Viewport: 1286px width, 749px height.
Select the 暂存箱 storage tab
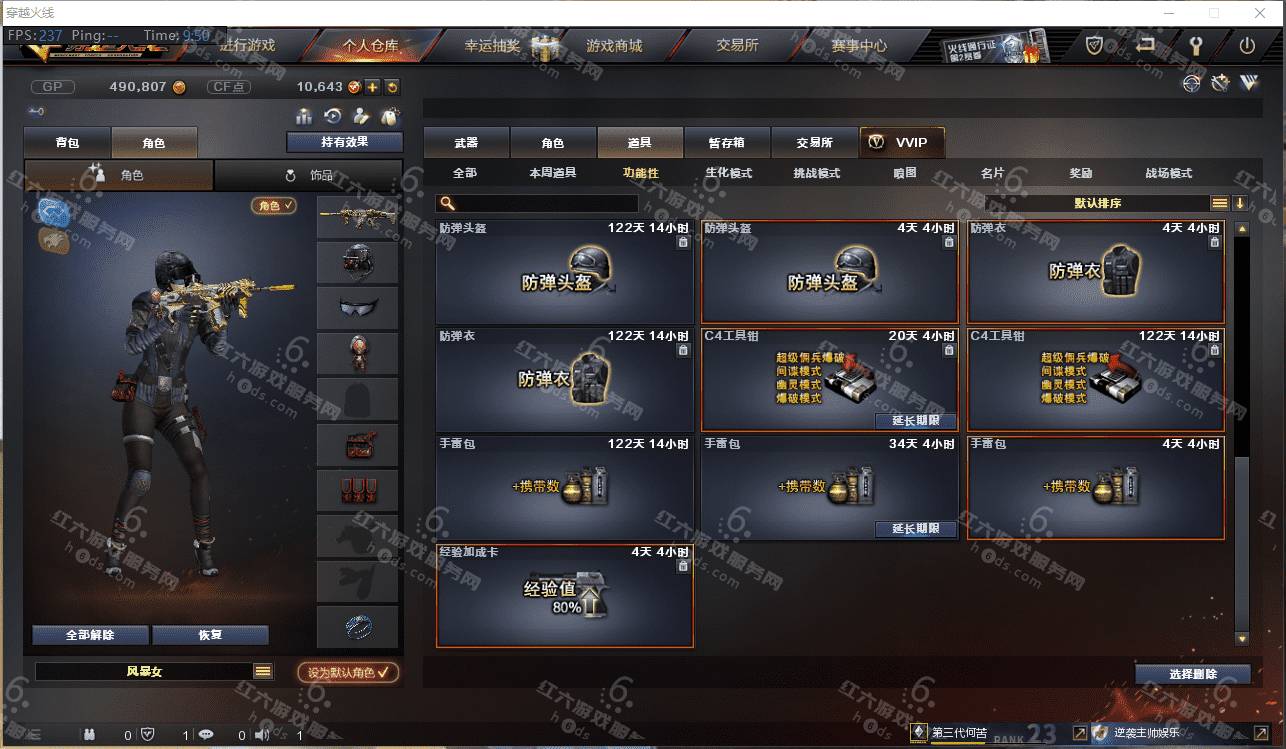point(726,143)
